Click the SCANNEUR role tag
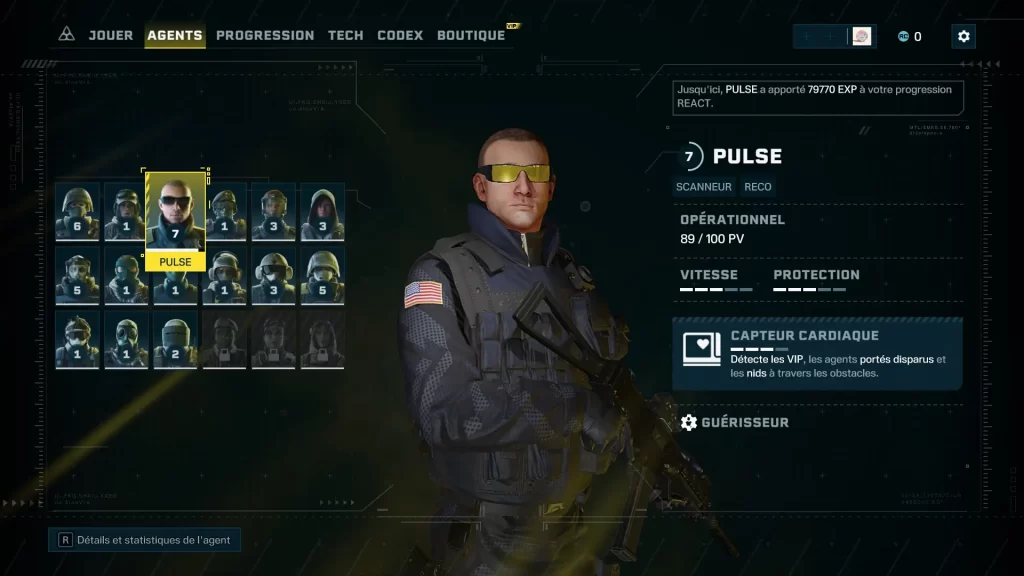 [705, 186]
